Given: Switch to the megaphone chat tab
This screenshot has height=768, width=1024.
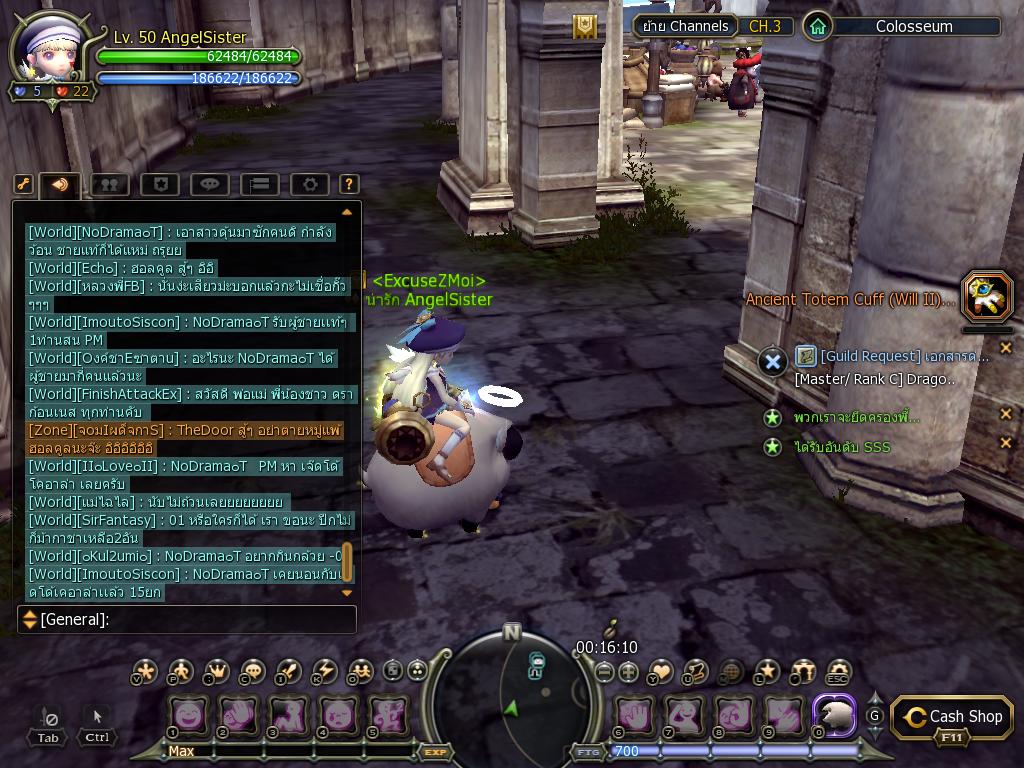Looking at the screenshot, I should pos(59,184).
